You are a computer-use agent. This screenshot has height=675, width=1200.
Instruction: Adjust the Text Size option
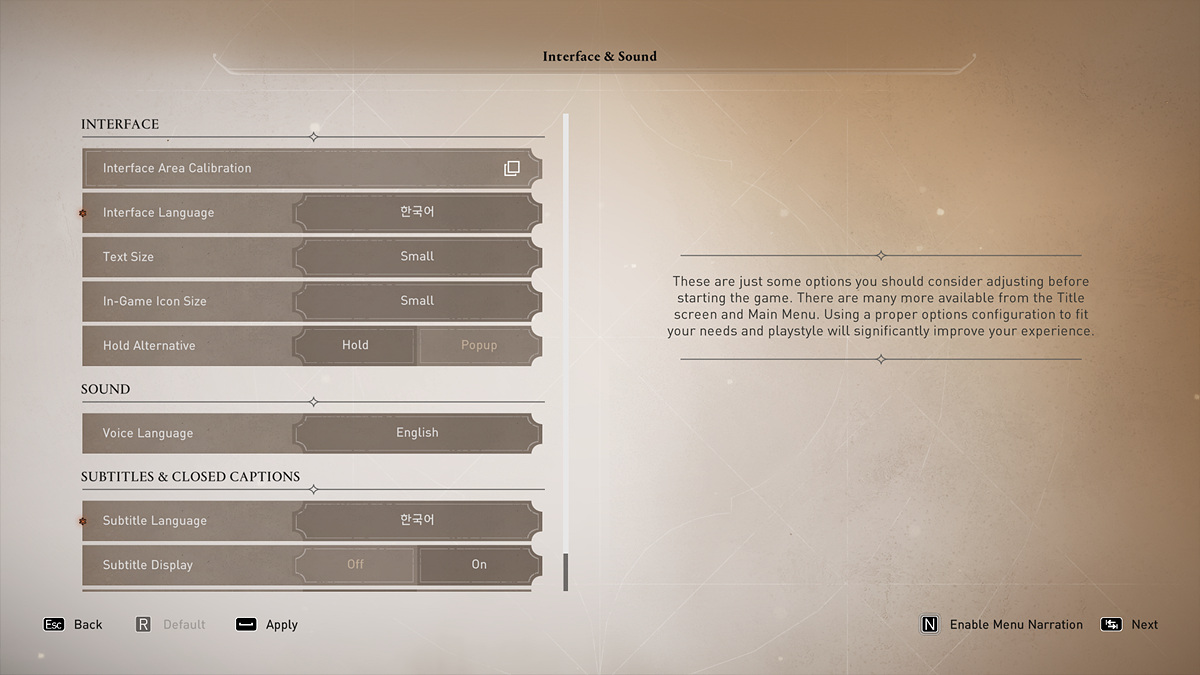coord(417,257)
